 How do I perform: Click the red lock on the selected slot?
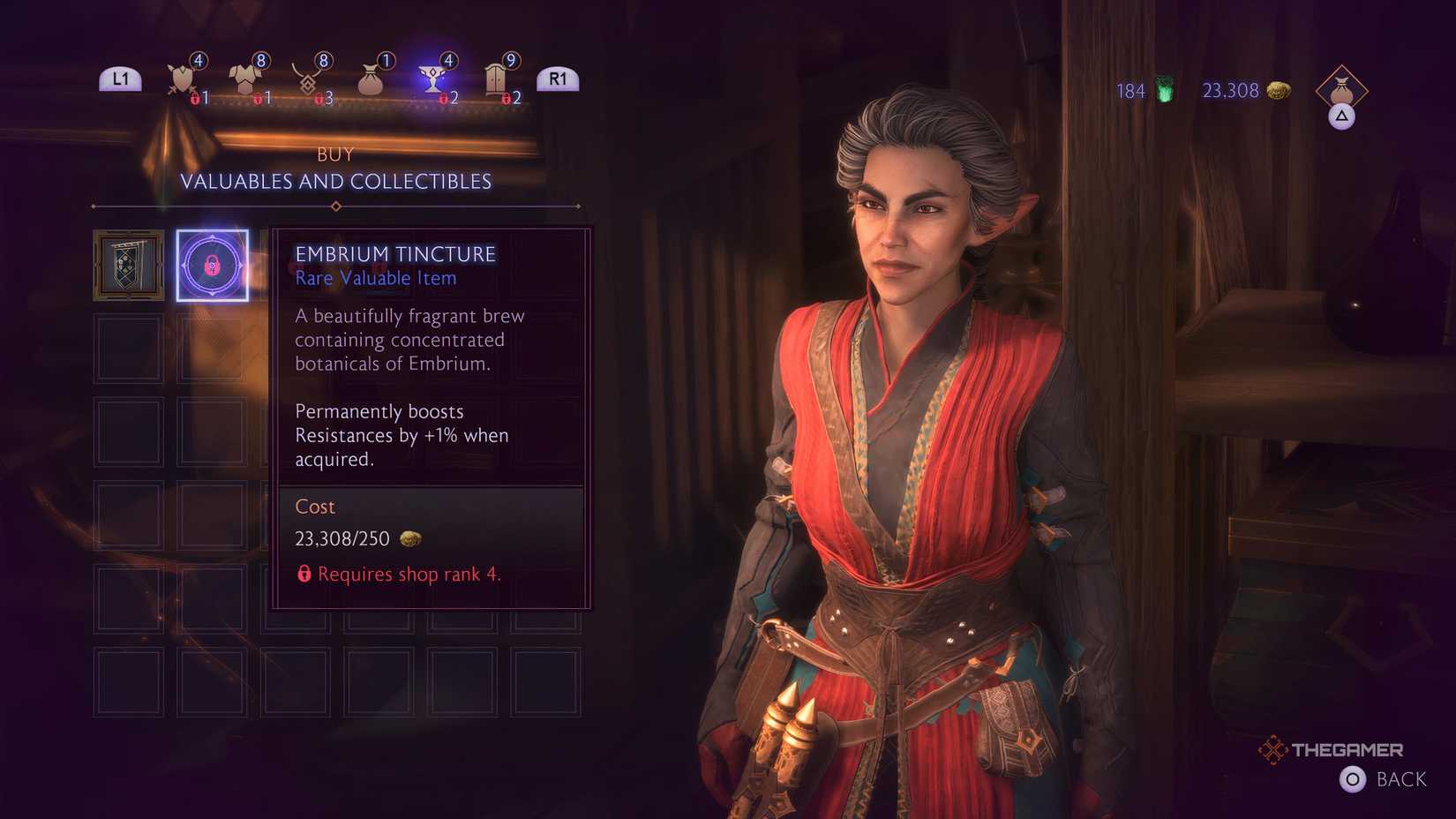(x=212, y=267)
